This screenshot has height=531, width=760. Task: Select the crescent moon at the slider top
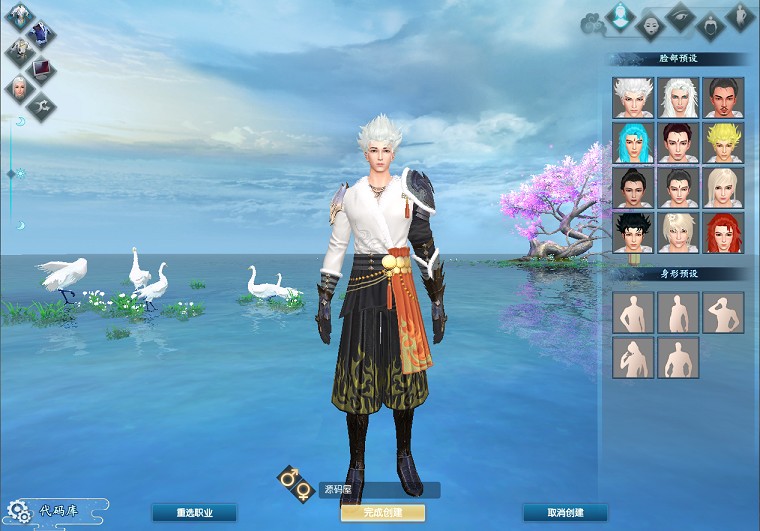[19, 122]
